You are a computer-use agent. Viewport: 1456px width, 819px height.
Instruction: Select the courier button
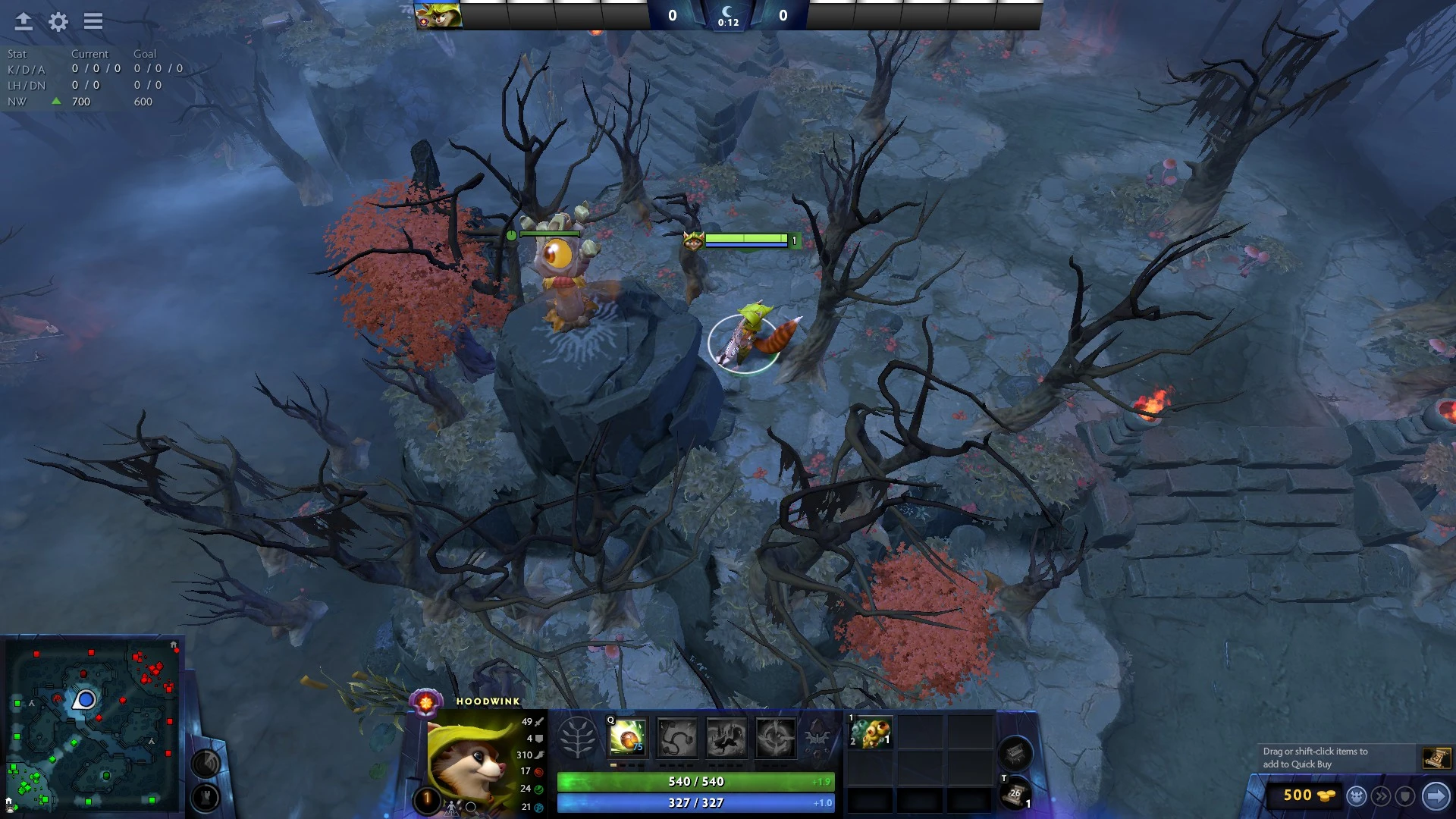tap(1357, 795)
